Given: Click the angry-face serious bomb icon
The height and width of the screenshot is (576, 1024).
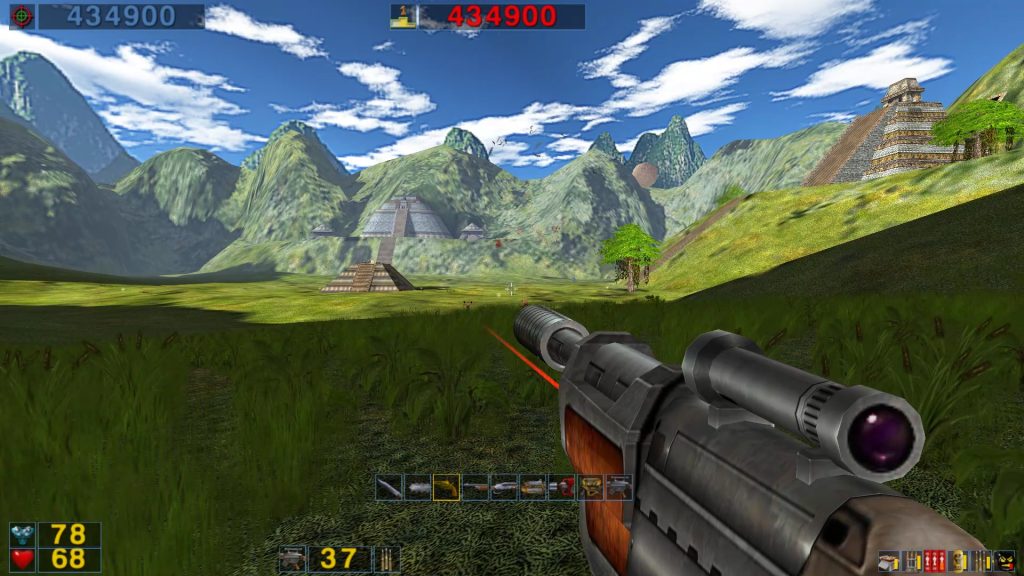Looking at the screenshot, I should [1005, 561].
